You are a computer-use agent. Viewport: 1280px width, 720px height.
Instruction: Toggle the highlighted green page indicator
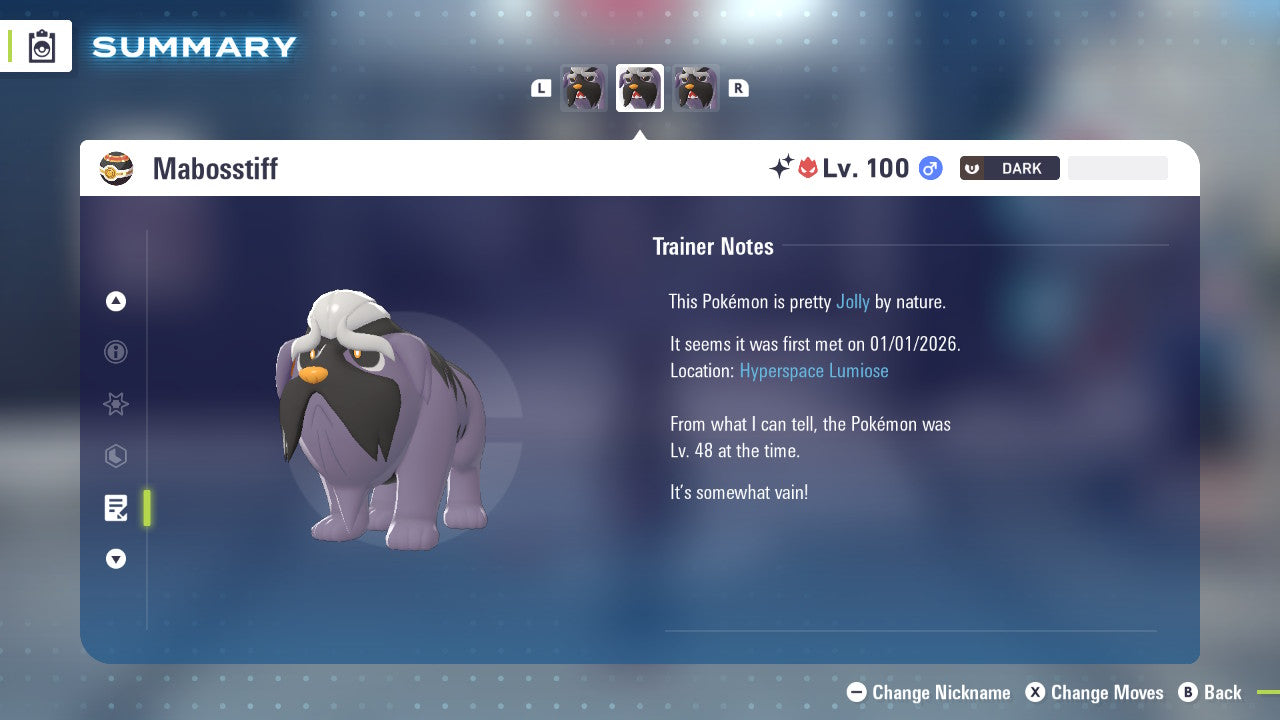point(147,508)
